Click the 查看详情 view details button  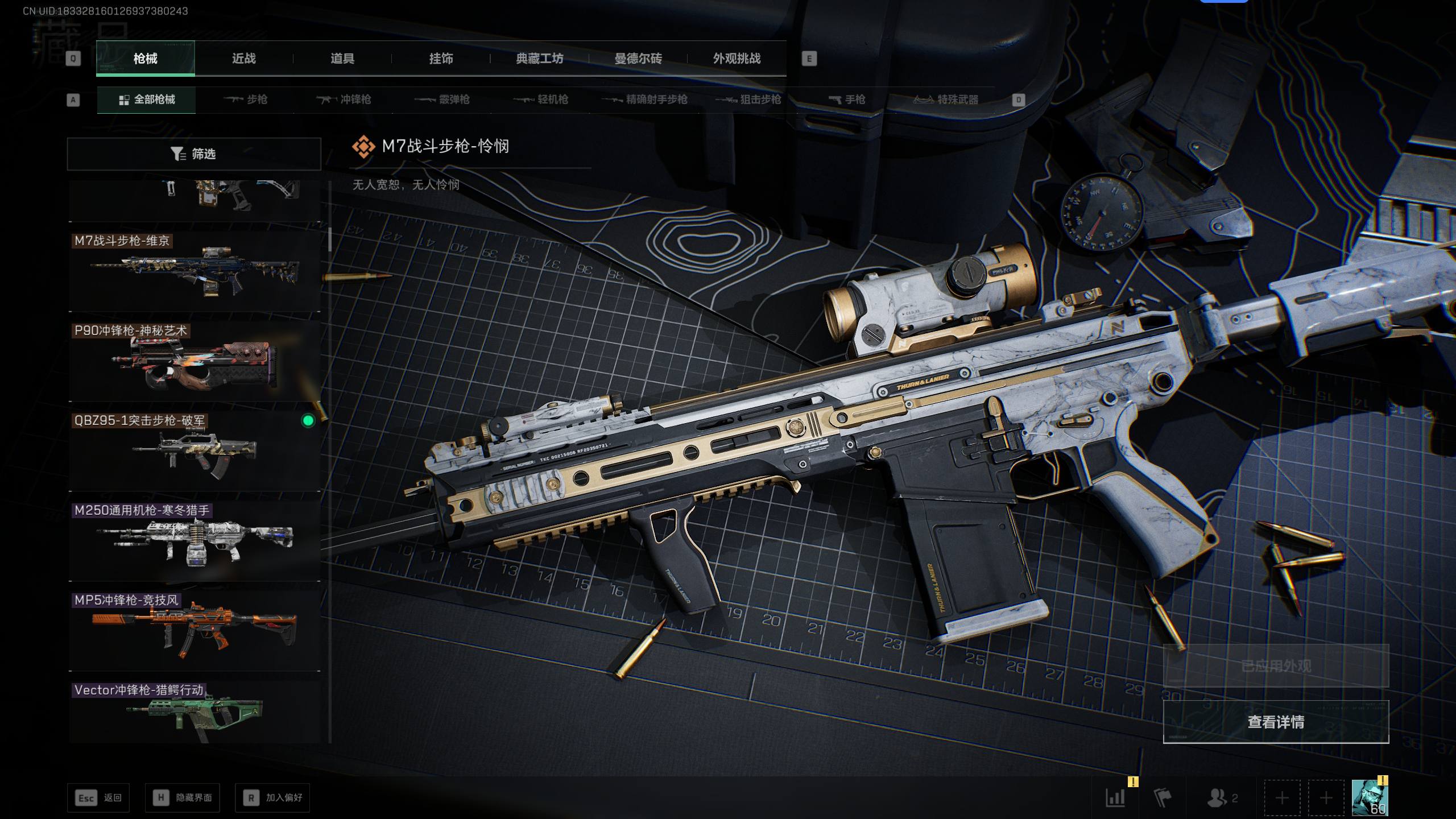click(1276, 722)
